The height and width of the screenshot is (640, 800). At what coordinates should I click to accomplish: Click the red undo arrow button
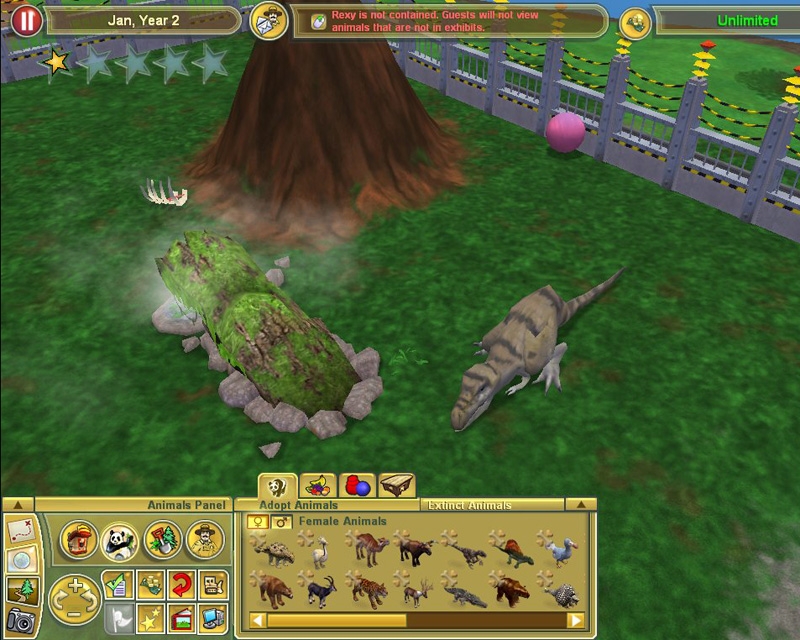(x=181, y=584)
